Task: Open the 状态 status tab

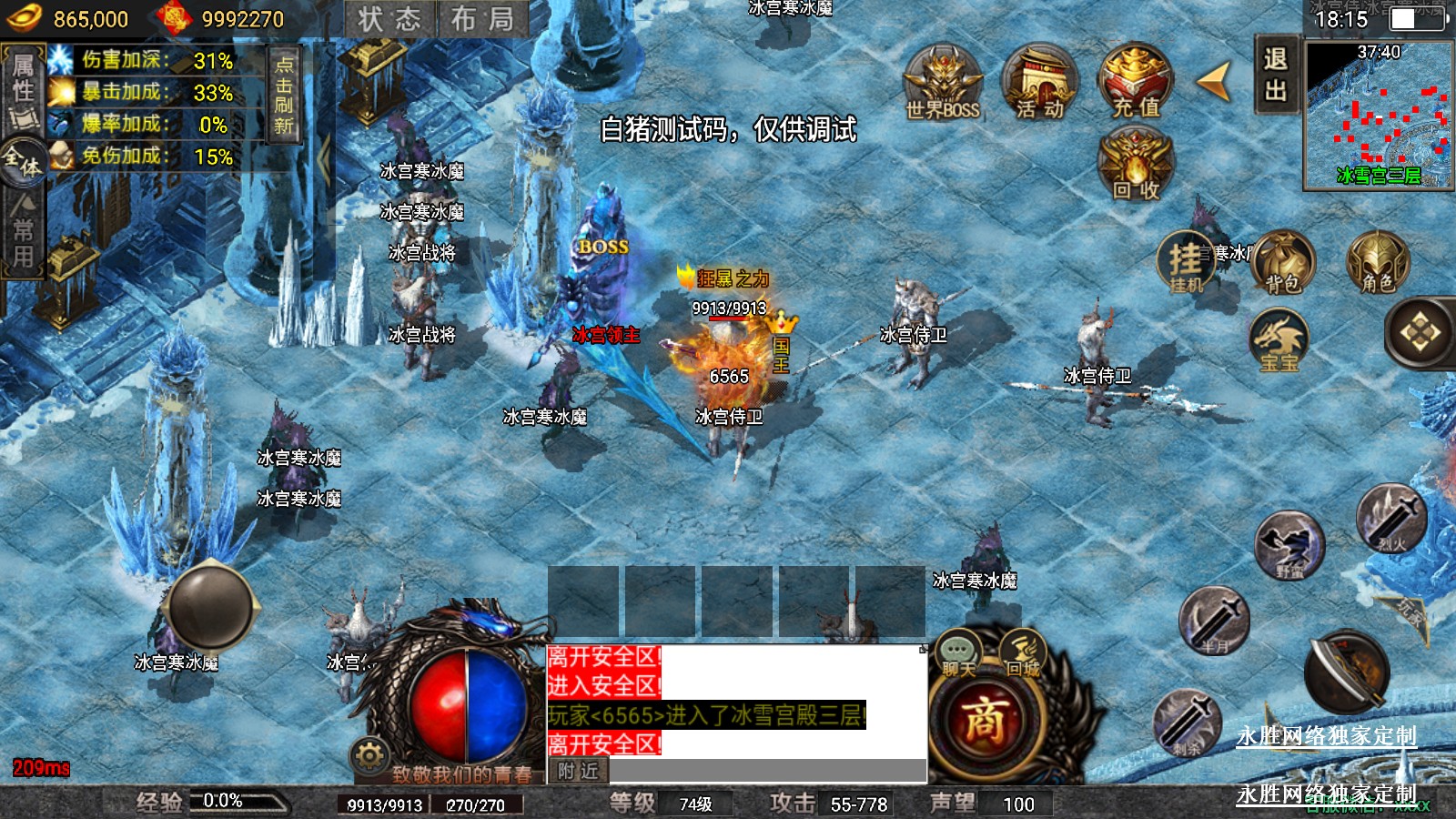Action: 389,19
